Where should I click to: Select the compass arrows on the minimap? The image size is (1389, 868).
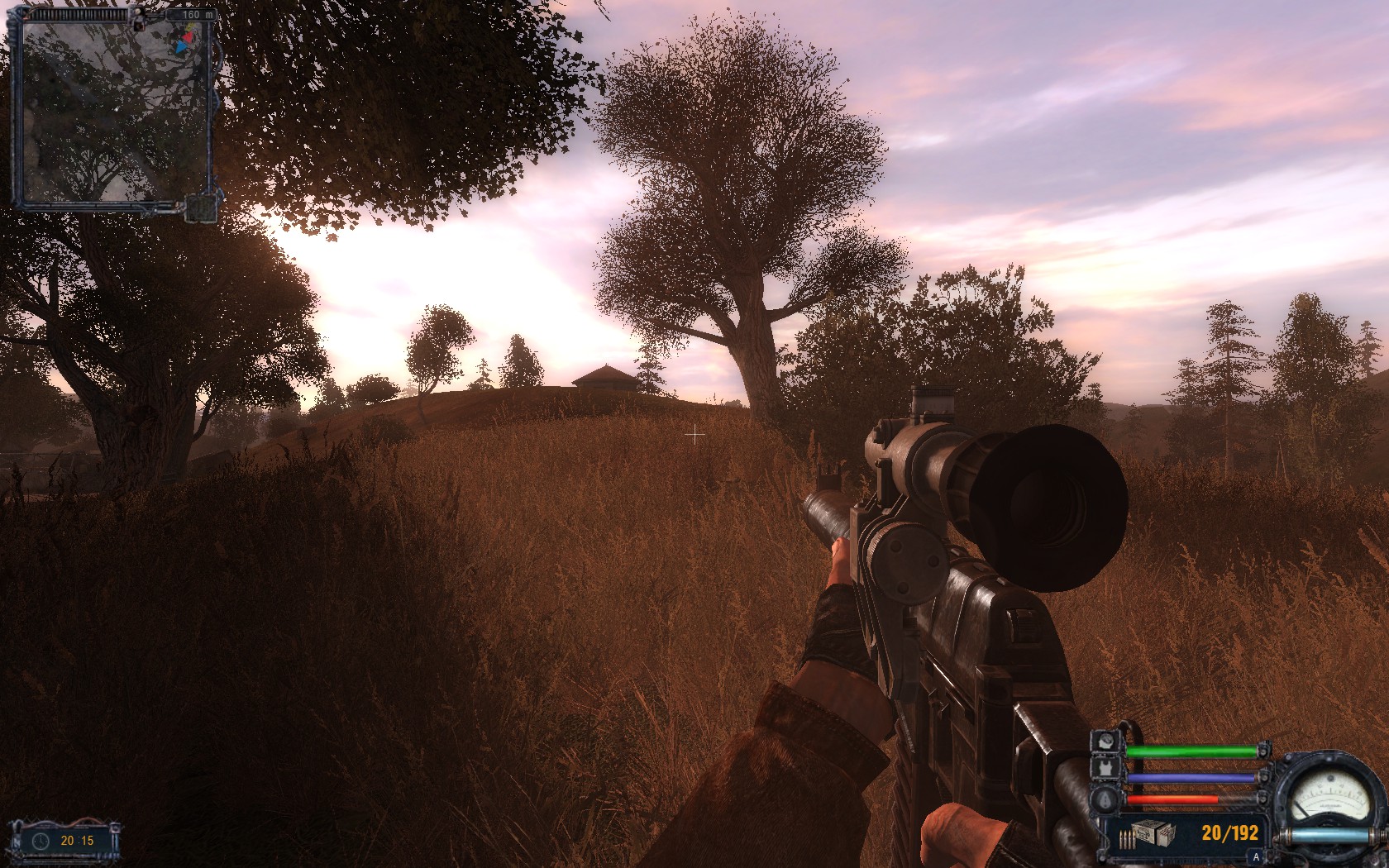pos(185,39)
